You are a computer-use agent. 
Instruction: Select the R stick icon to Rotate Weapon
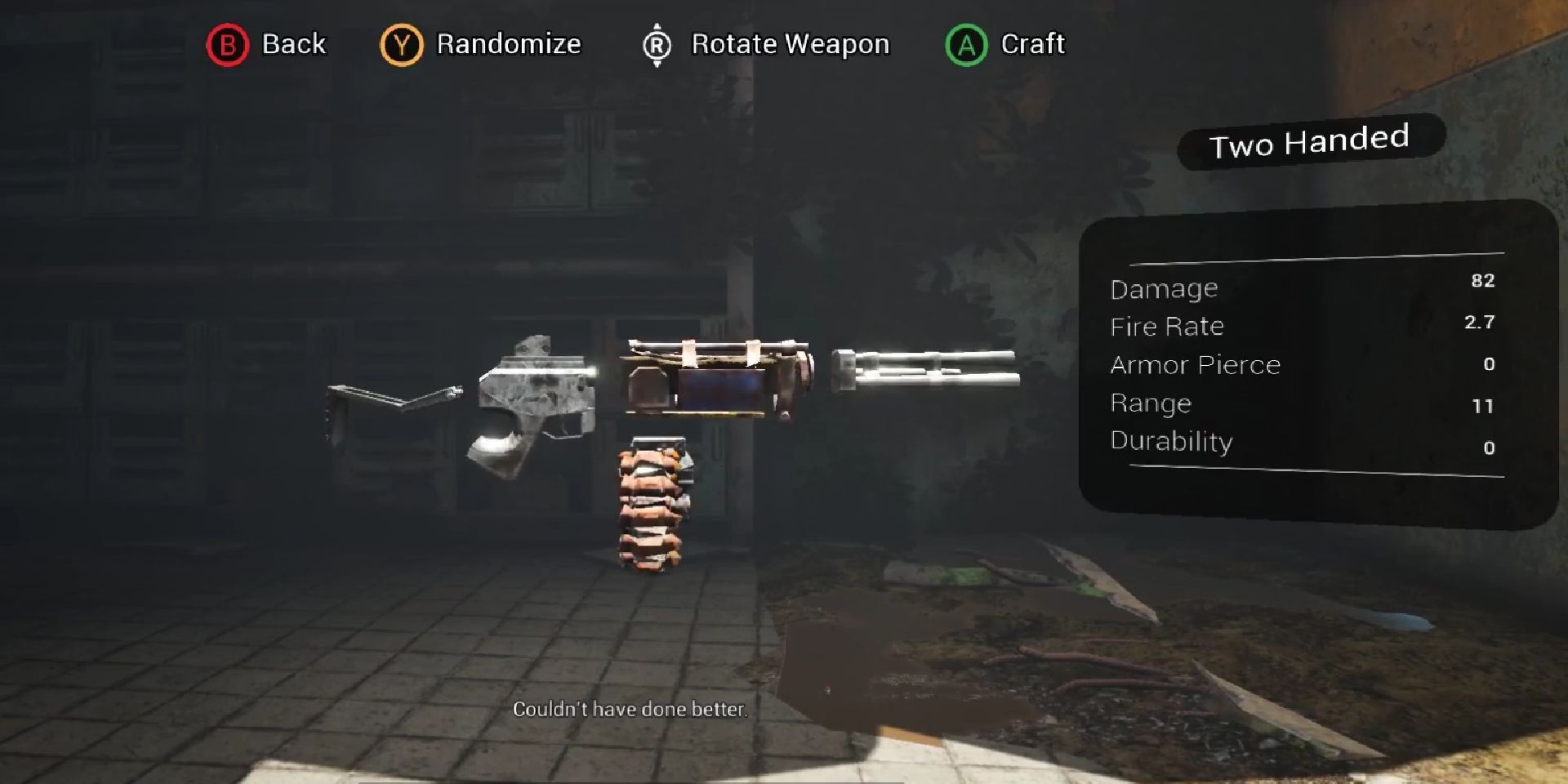655,44
